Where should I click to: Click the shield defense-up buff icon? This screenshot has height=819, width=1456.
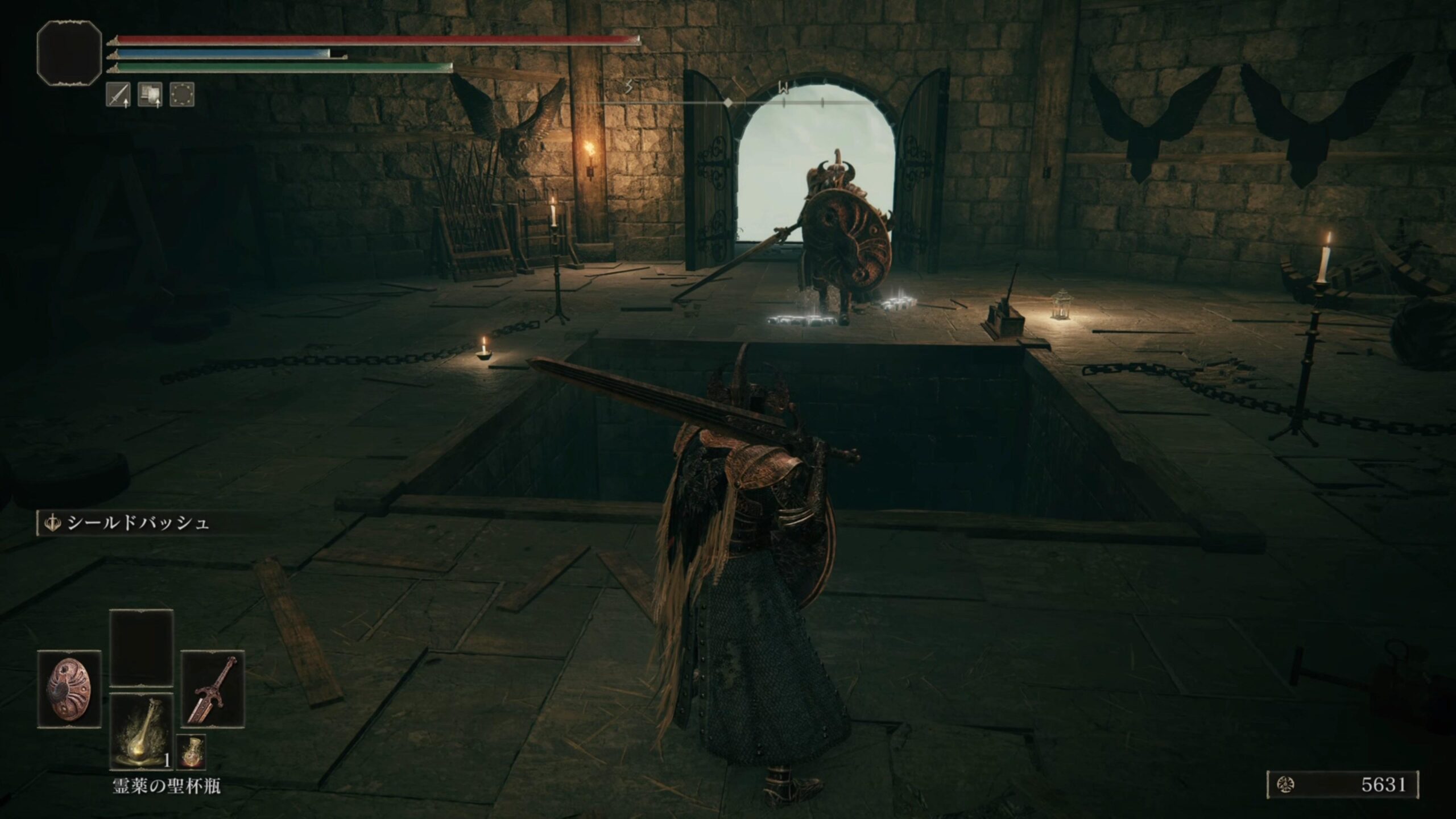(150, 95)
